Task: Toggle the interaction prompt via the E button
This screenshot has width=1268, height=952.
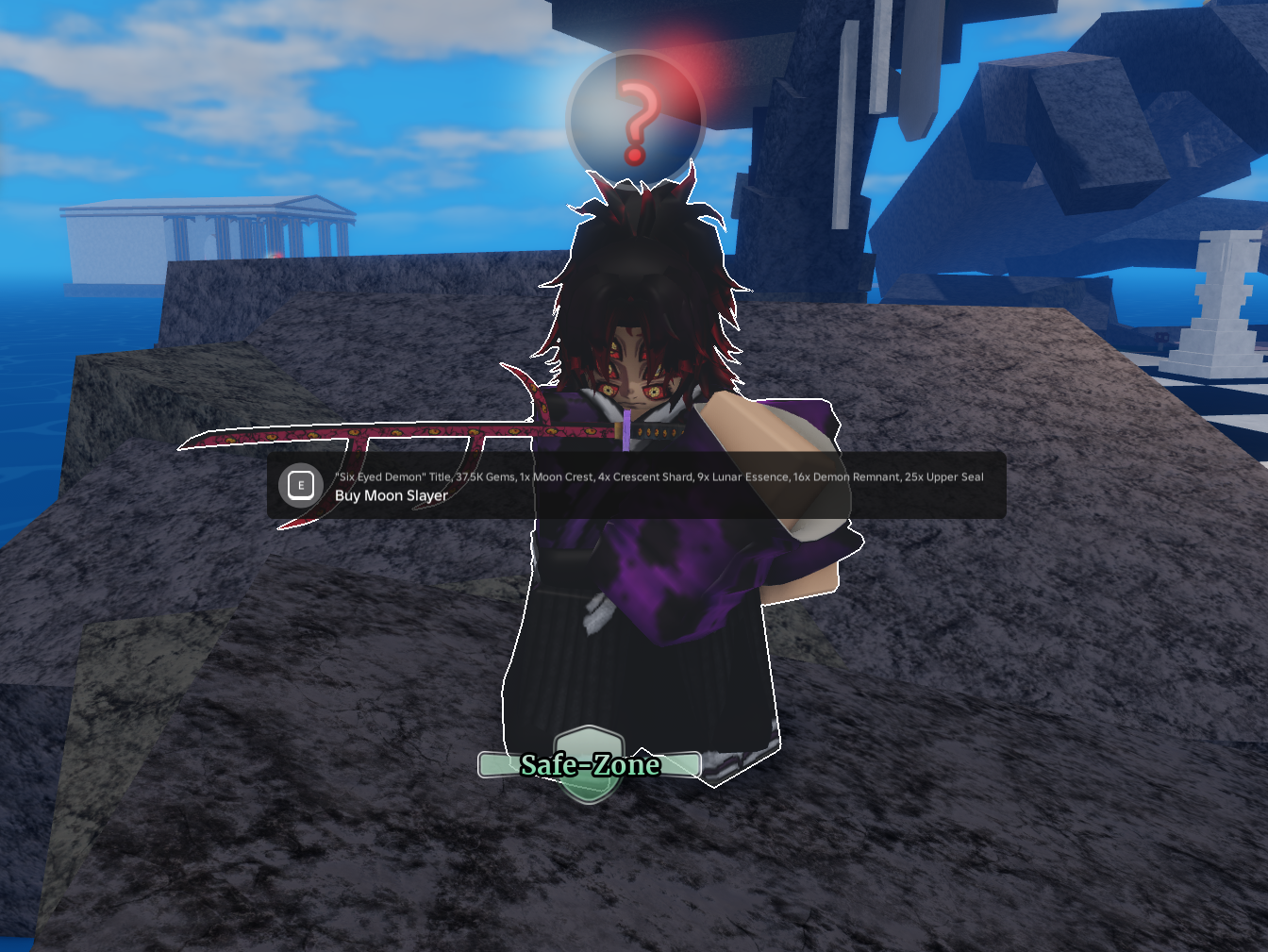Action: [x=301, y=485]
